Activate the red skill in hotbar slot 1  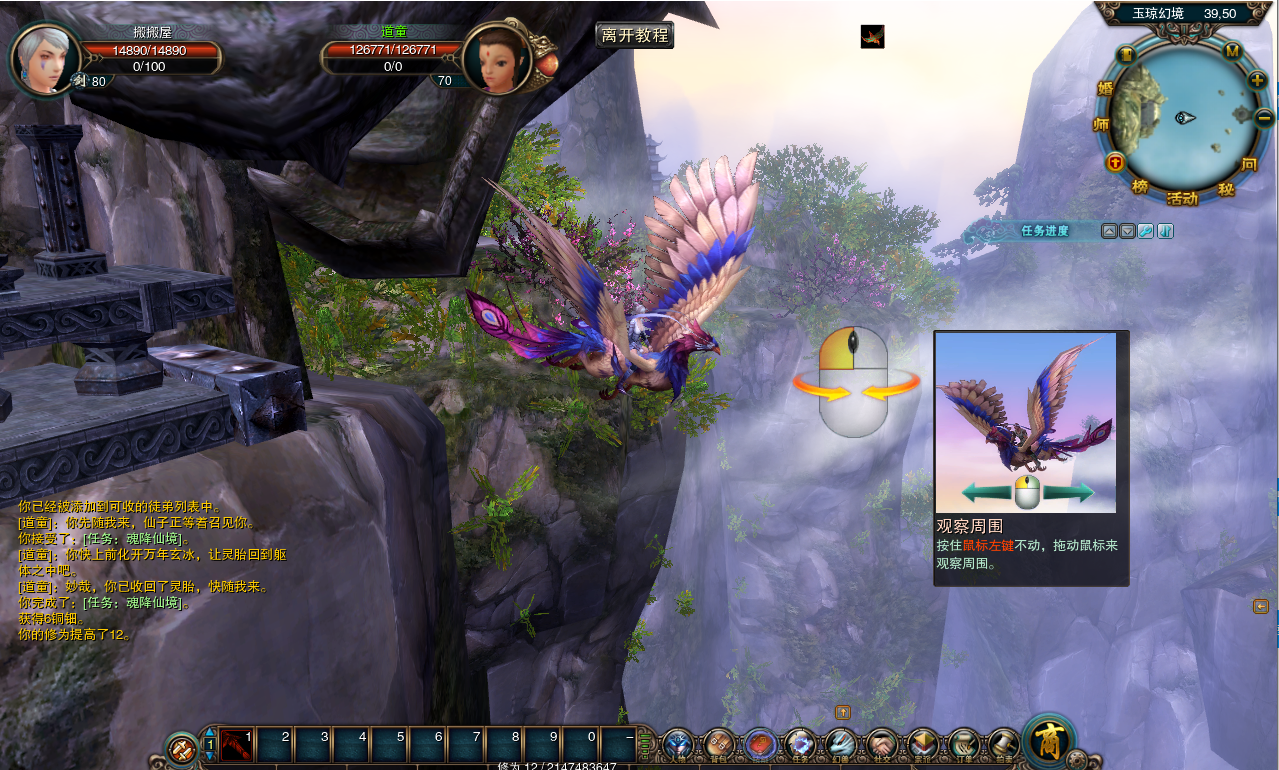[x=238, y=745]
